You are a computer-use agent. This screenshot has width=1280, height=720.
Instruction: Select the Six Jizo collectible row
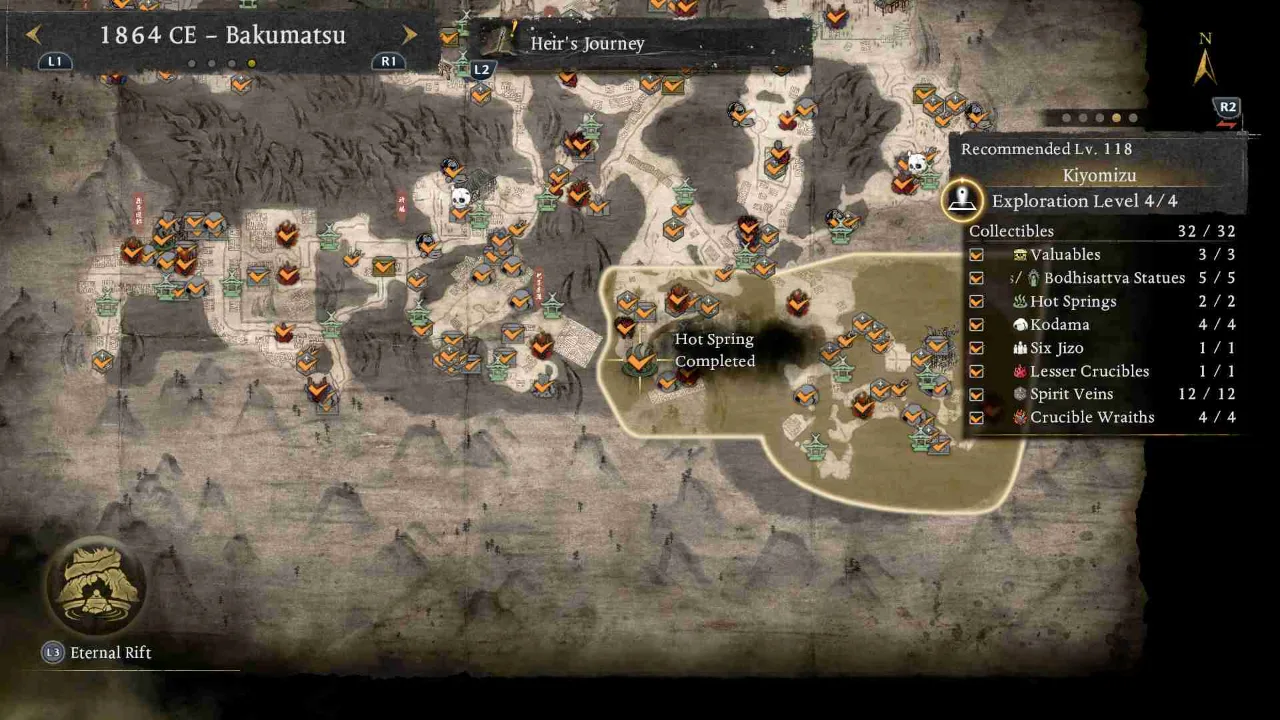coord(1105,348)
